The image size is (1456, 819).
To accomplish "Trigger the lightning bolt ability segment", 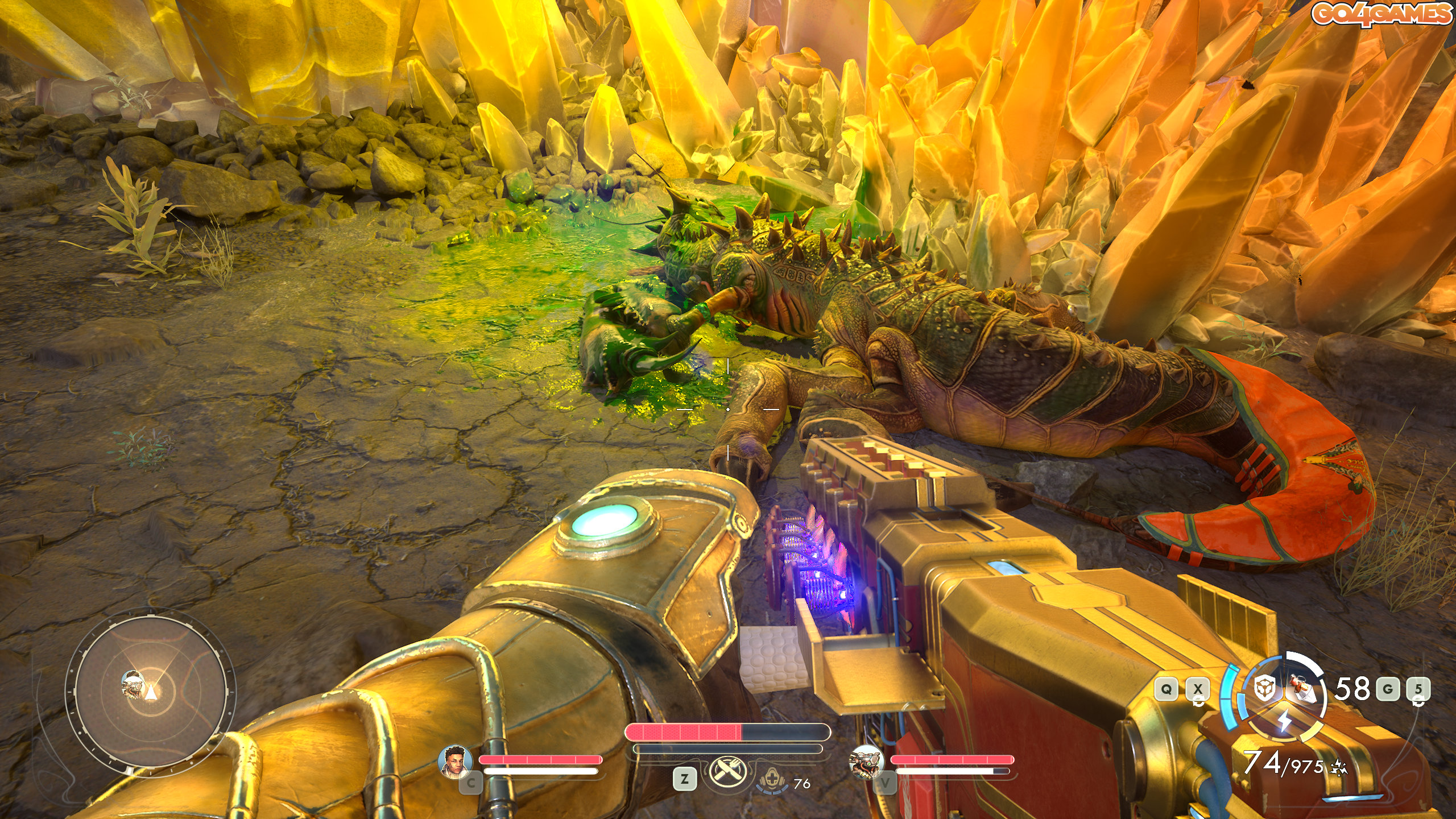I will coord(1285,721).
